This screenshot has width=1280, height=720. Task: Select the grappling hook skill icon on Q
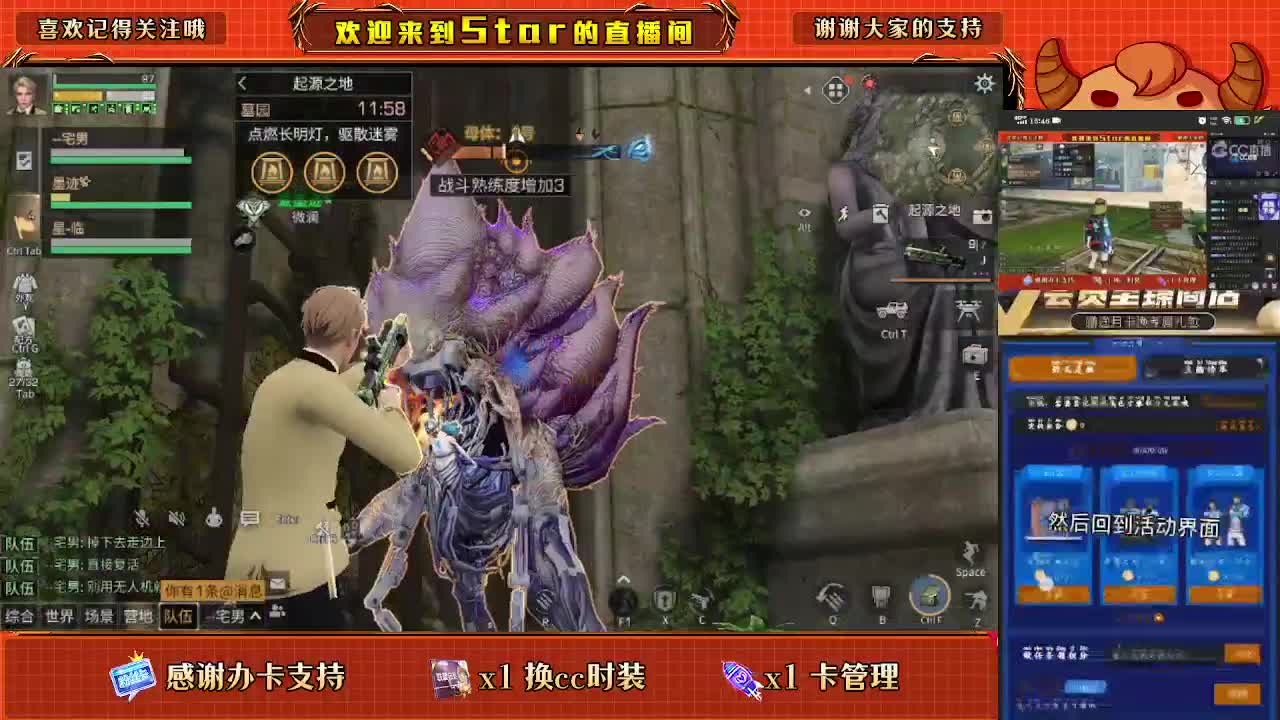pos(832,597)
